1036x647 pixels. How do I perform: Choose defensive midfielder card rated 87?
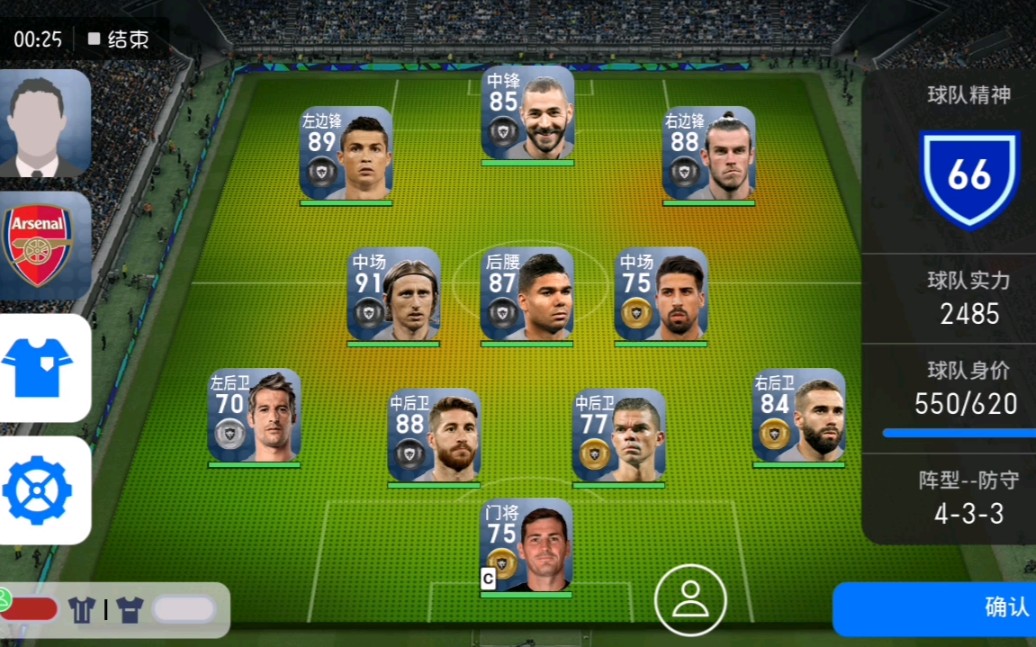tap(527, 294)
